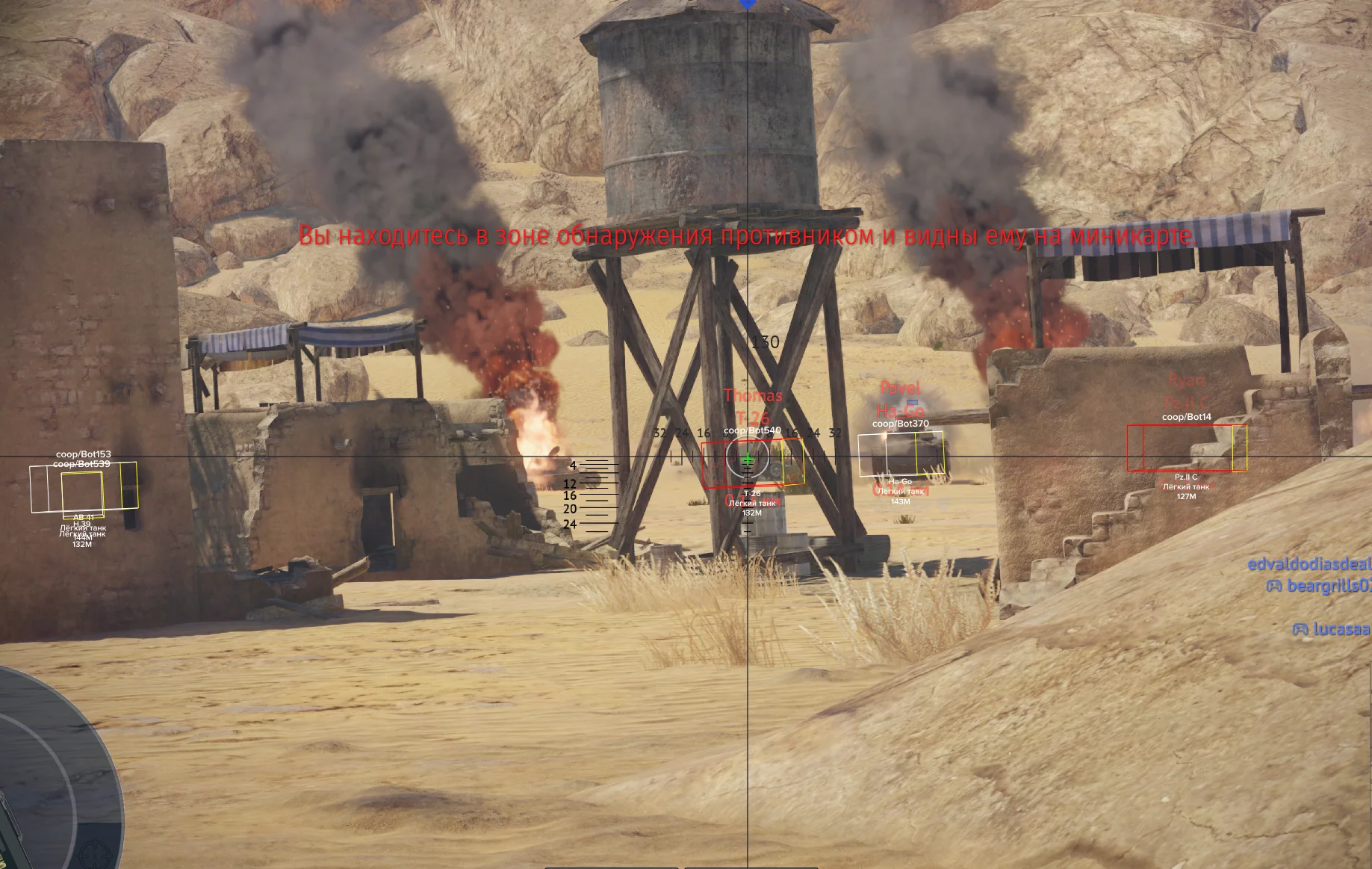The height and width of the screenshot is (869, 1372).
Task: Select the Pz.II C target marker of Bot14
Action: click(1186, 448)
